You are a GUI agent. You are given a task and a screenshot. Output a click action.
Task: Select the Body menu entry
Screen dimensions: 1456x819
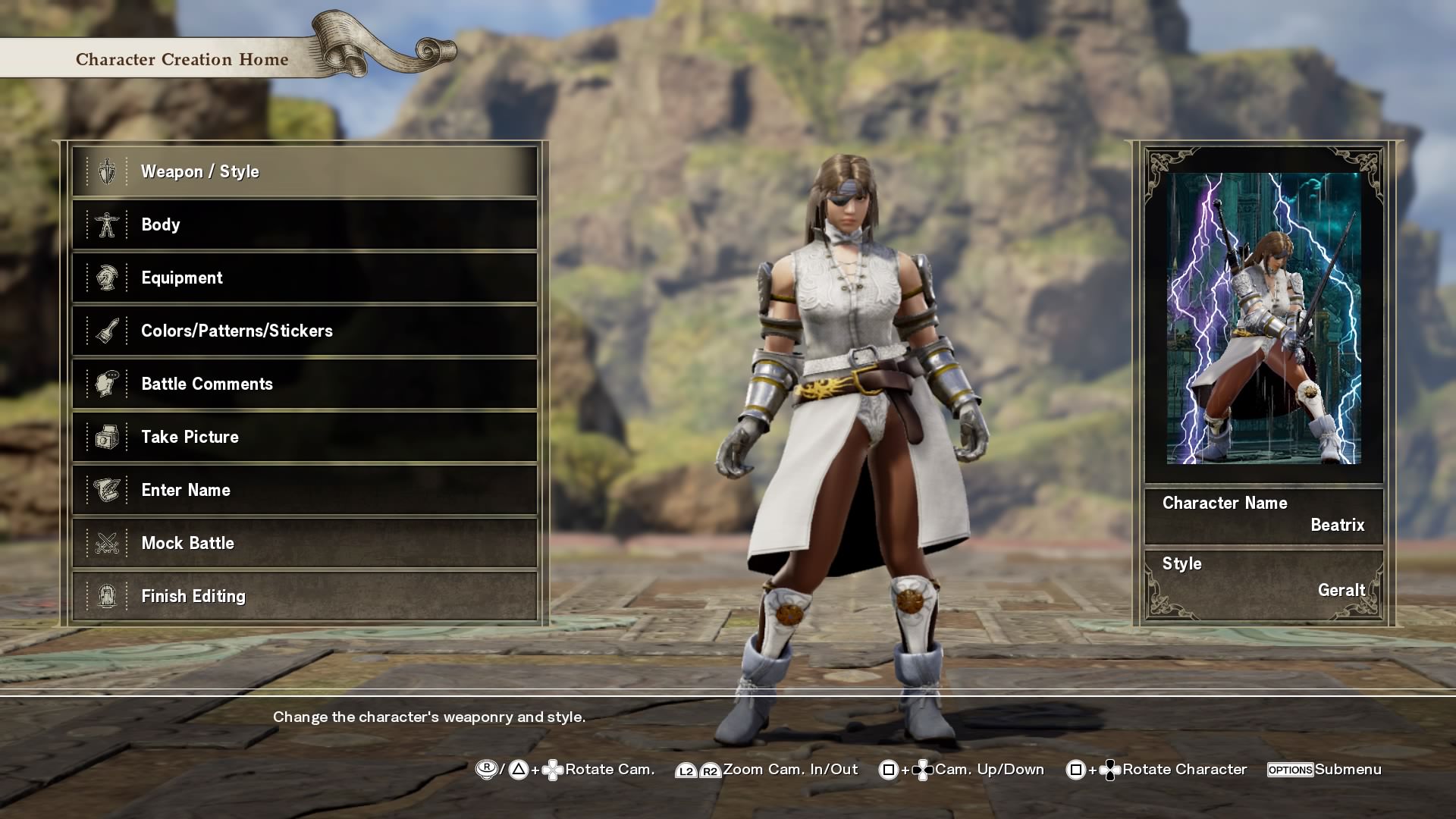click(x=304, y=225)
